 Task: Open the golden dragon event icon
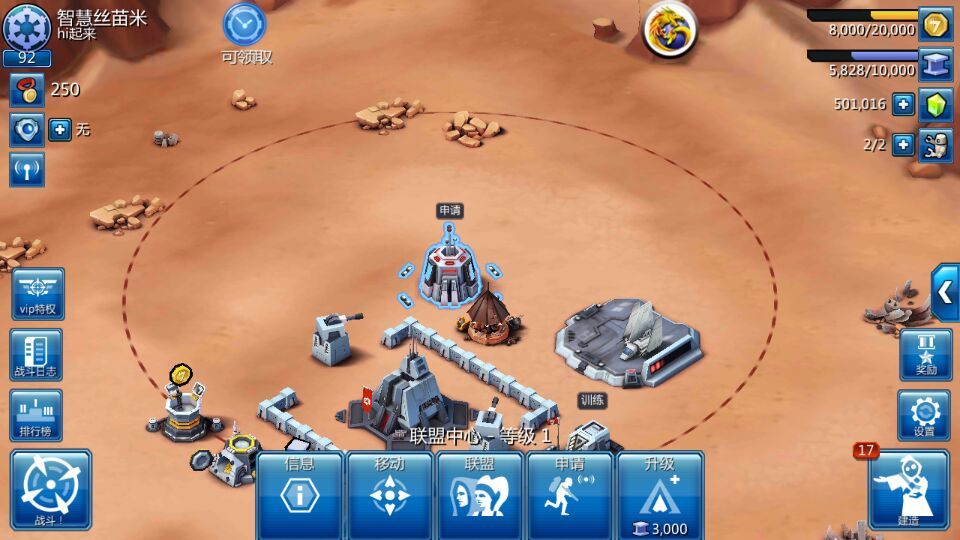pos(669,29)
